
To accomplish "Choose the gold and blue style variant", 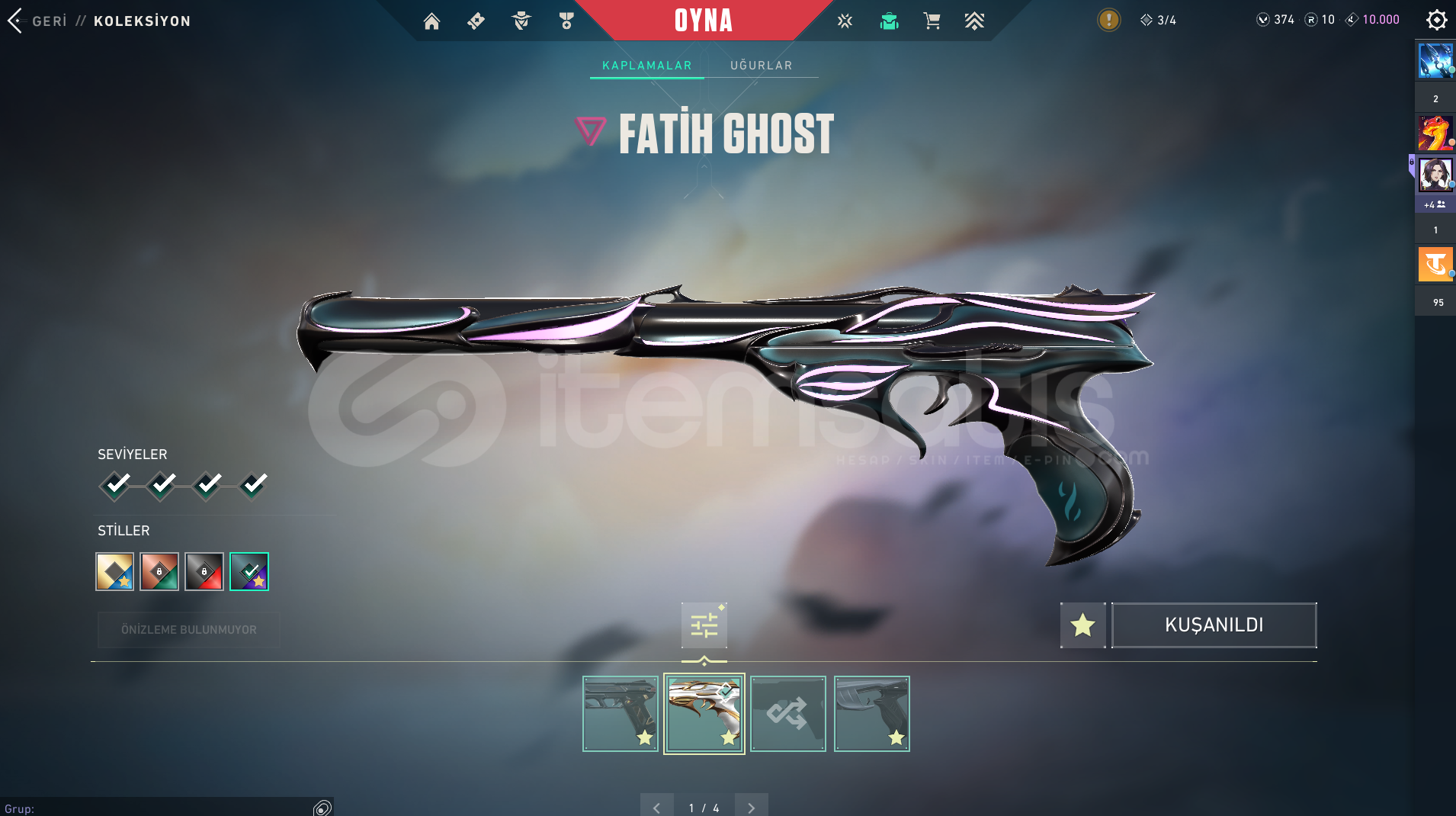I will (x=114, y=571).
